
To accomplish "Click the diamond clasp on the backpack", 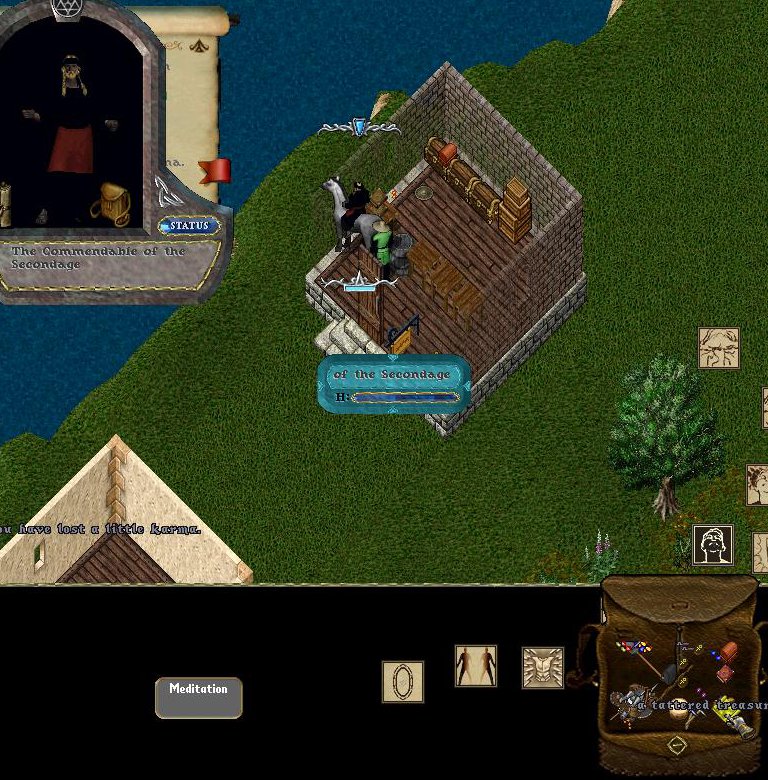I will (x=677, y=746).
